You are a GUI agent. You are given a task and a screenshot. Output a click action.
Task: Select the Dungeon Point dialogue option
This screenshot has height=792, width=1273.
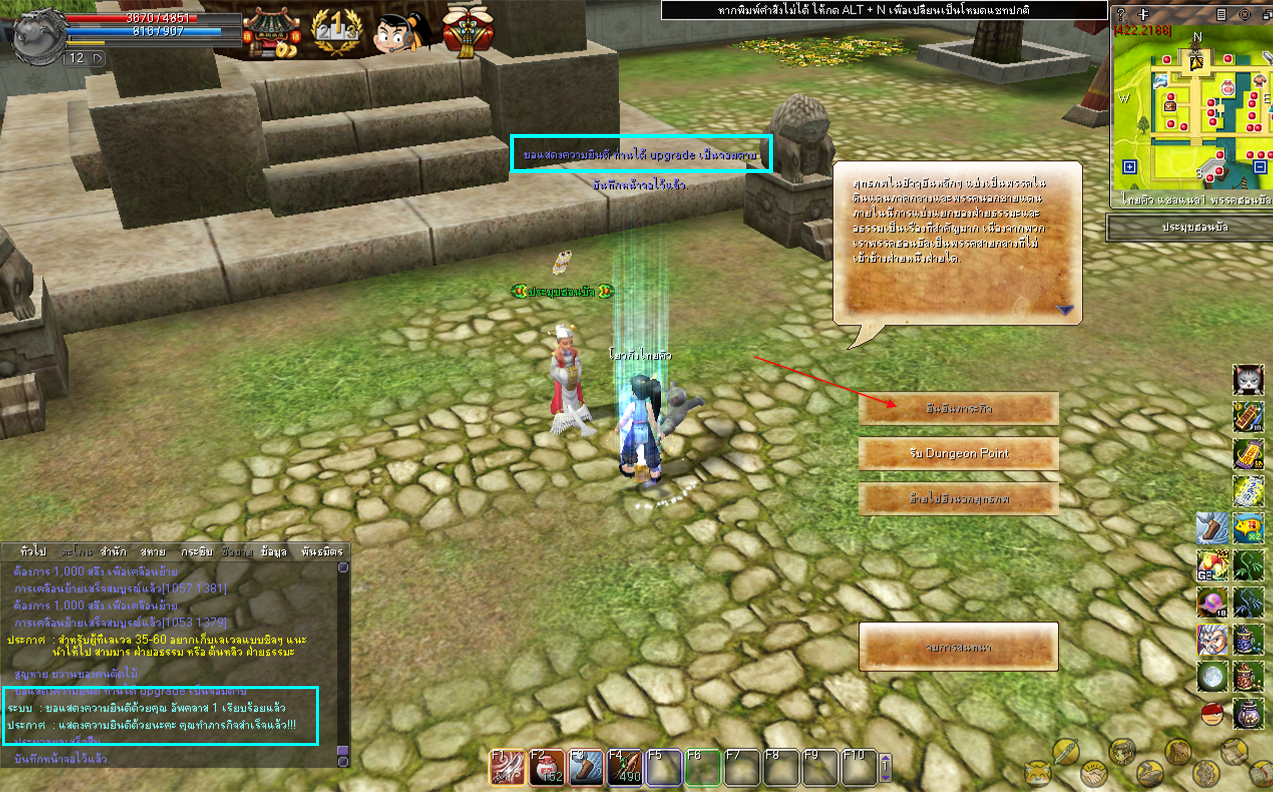pyautogui.click(x=958, y=454)
